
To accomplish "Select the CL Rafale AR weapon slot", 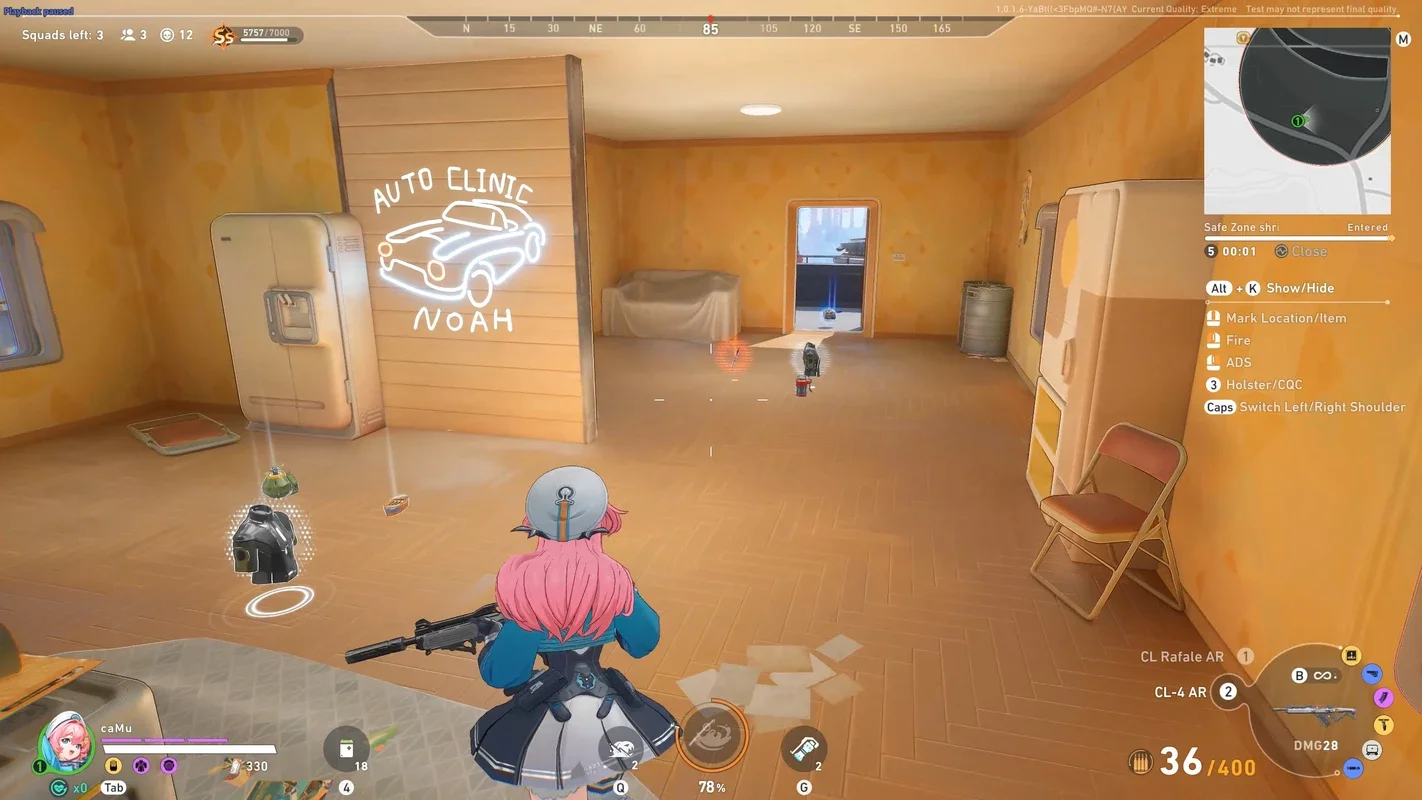I will 1183,657.
